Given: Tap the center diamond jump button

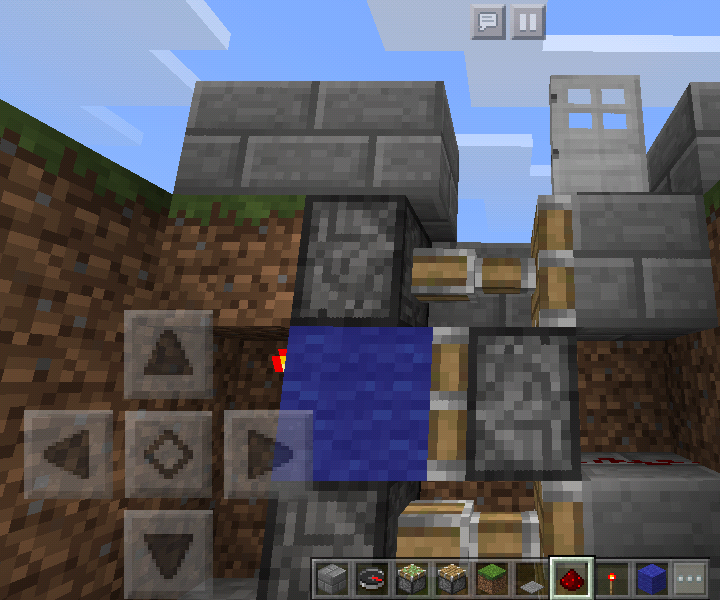Looking at the screenshot, I should pyautogui.click(x=168, y=453).
